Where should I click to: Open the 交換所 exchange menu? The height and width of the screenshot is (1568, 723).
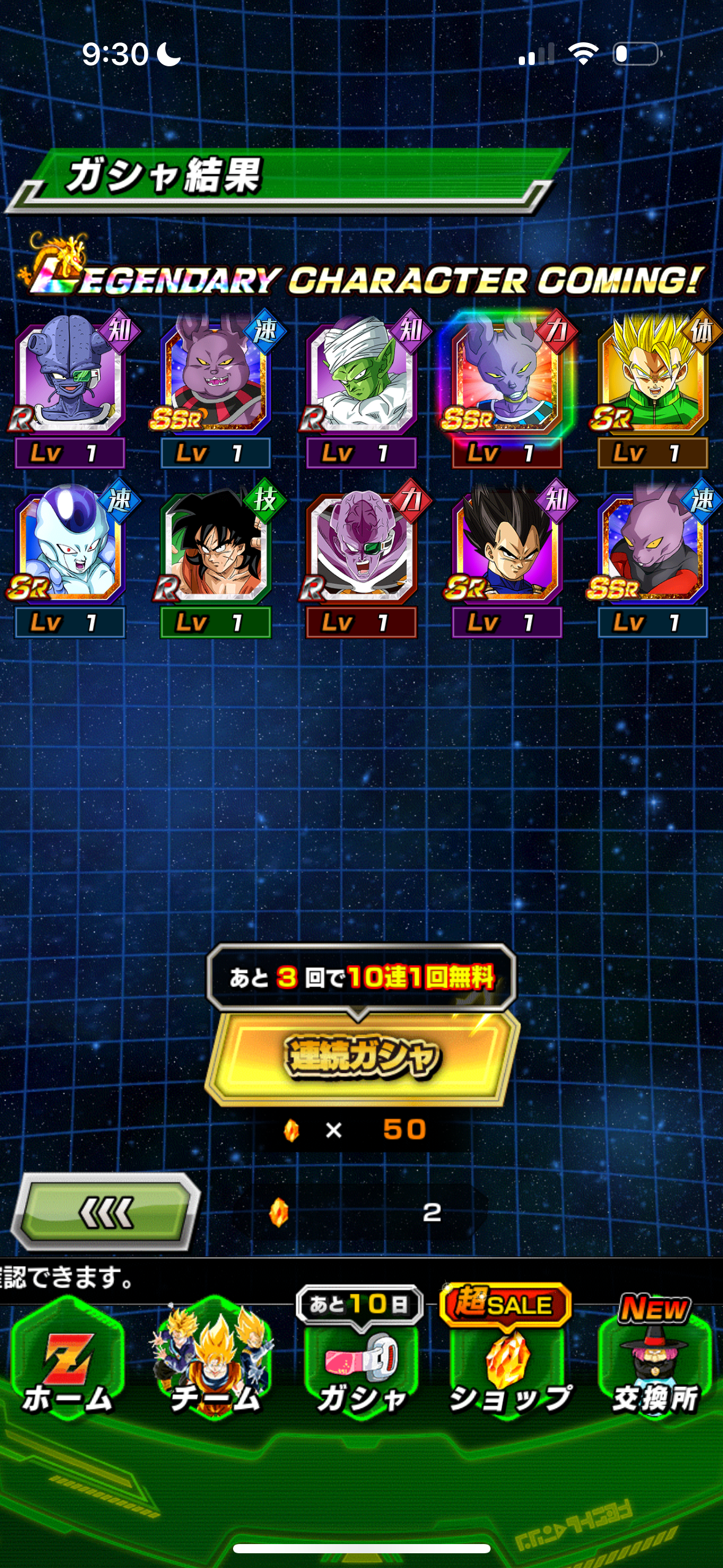[655, 1365]
